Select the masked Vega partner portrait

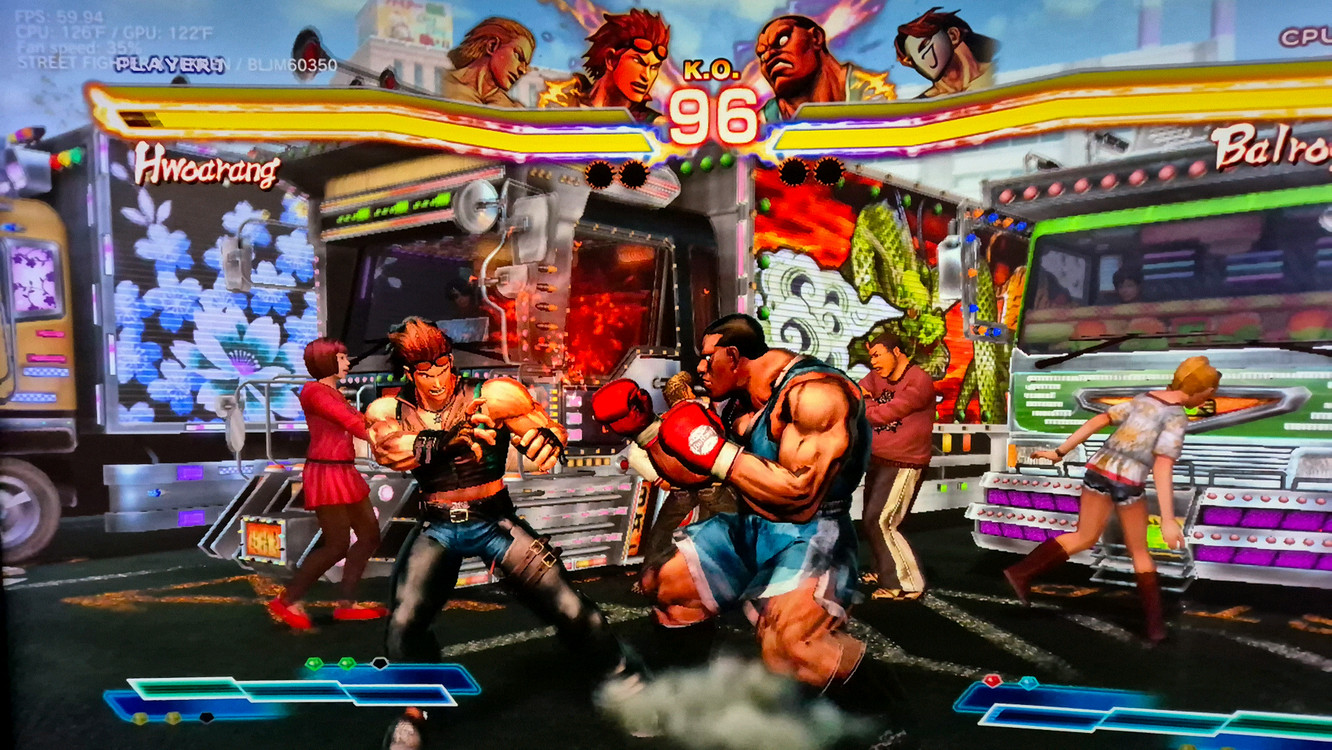pyautogui.click(x=943, y=55)
